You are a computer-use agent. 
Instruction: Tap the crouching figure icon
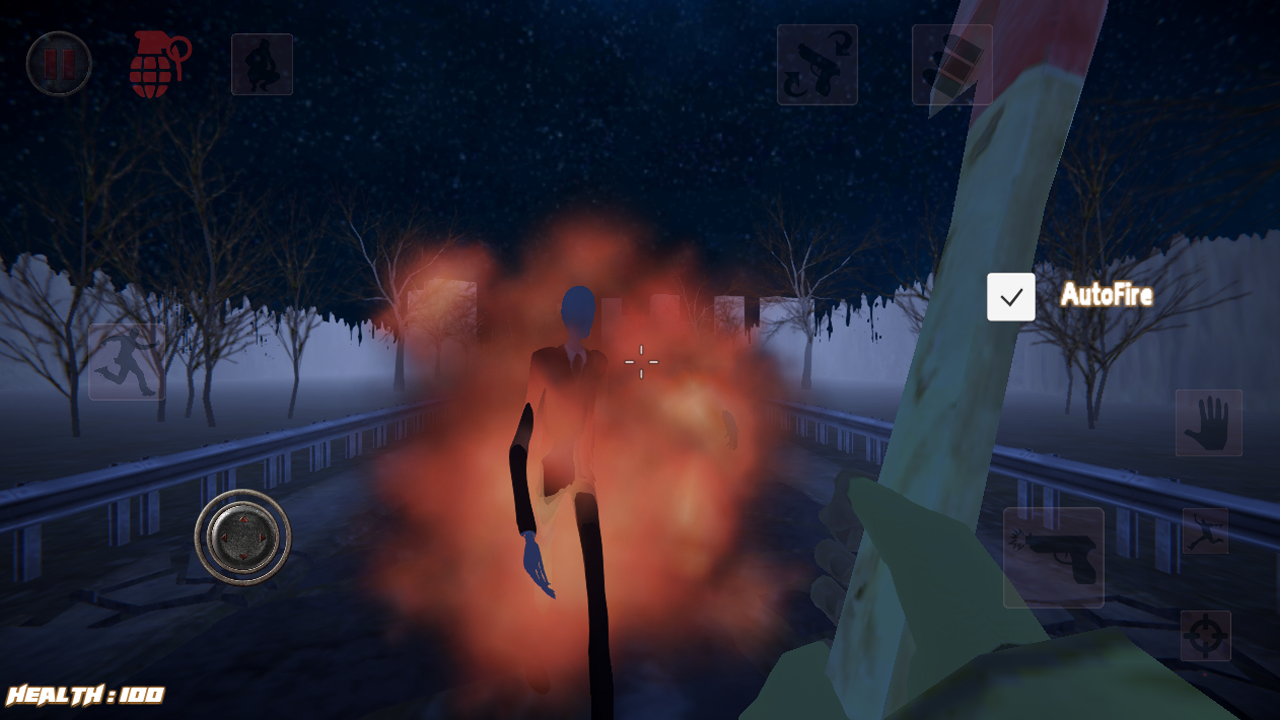click(260, 63)
